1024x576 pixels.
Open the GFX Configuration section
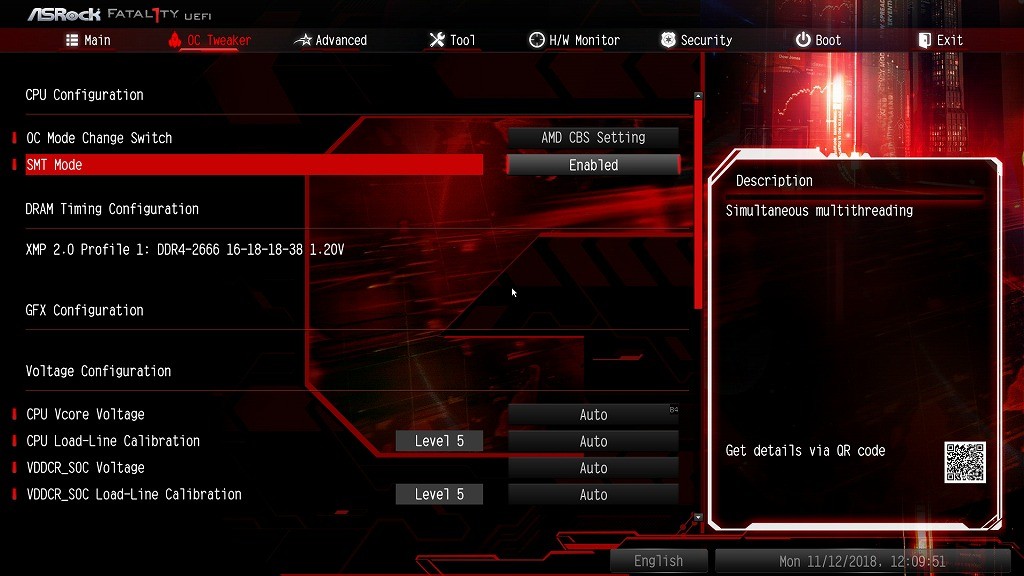(x=85, y=311)
